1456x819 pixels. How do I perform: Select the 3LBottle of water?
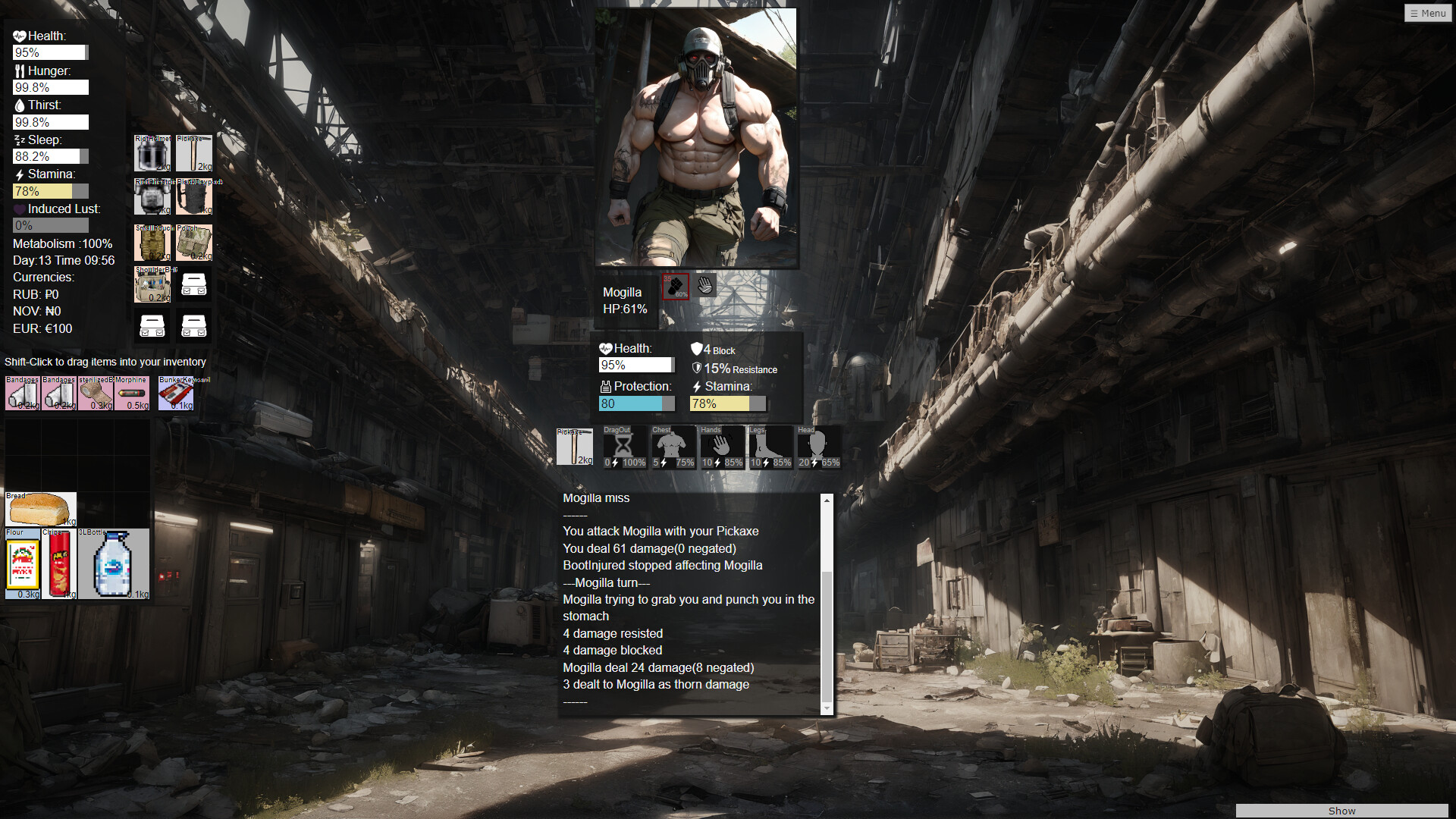point(112,563)
